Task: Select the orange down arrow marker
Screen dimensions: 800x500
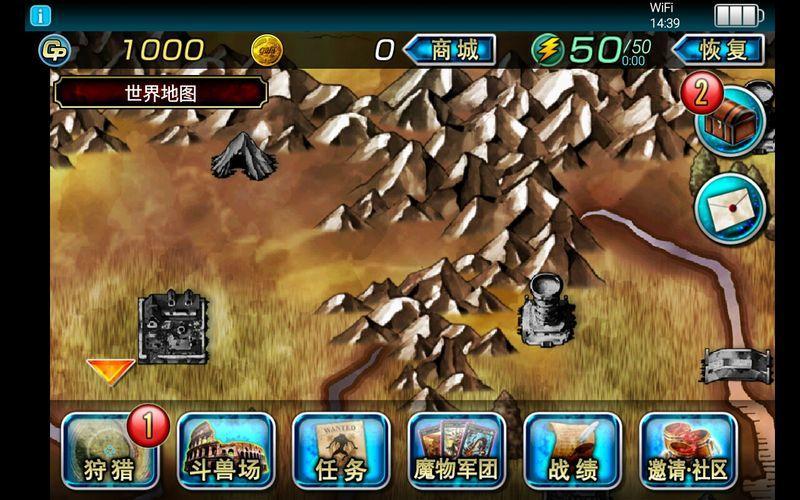Action: [x=110, y=371]
